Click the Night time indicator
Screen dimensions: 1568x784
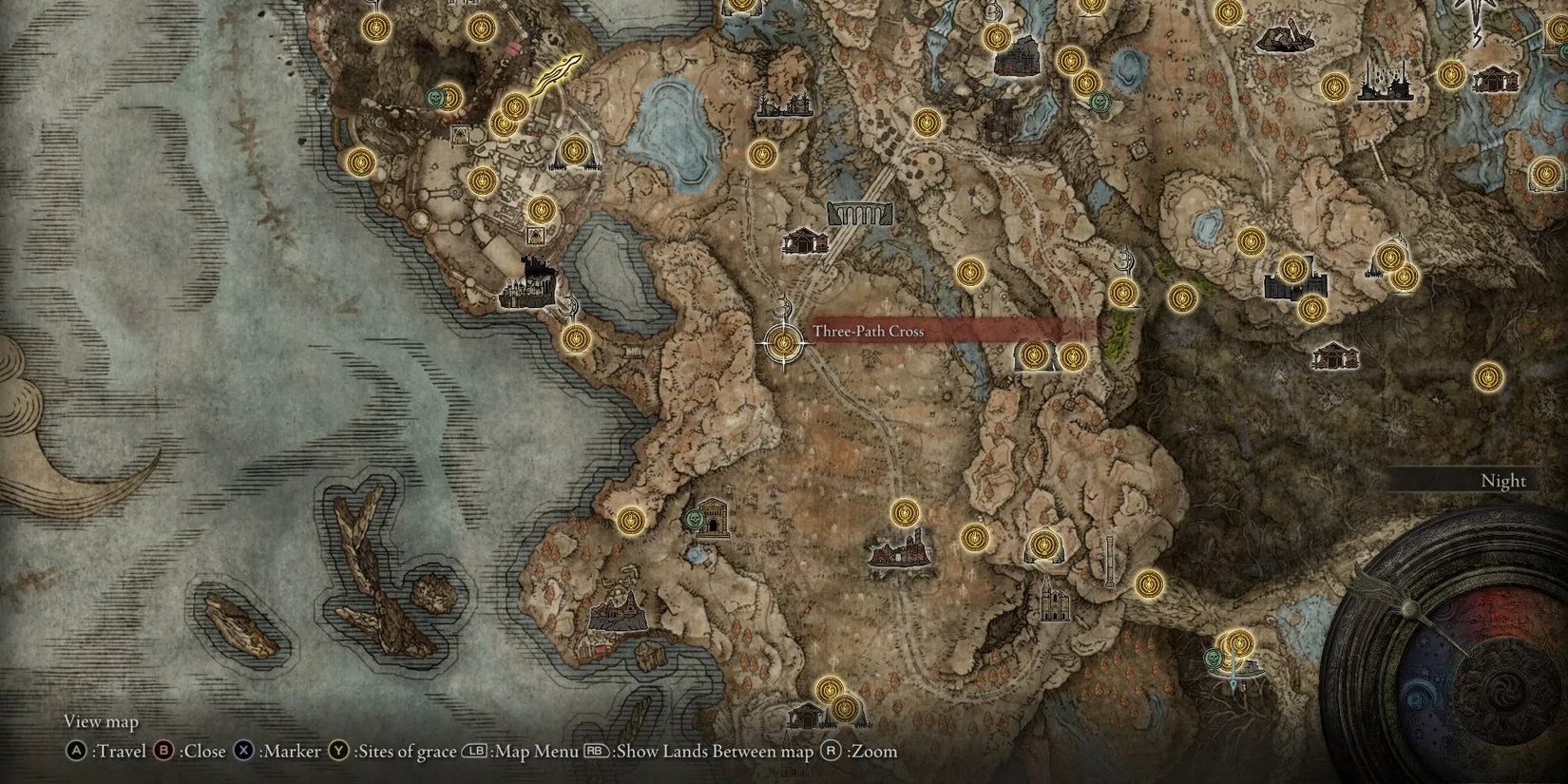click(1501, 482)
